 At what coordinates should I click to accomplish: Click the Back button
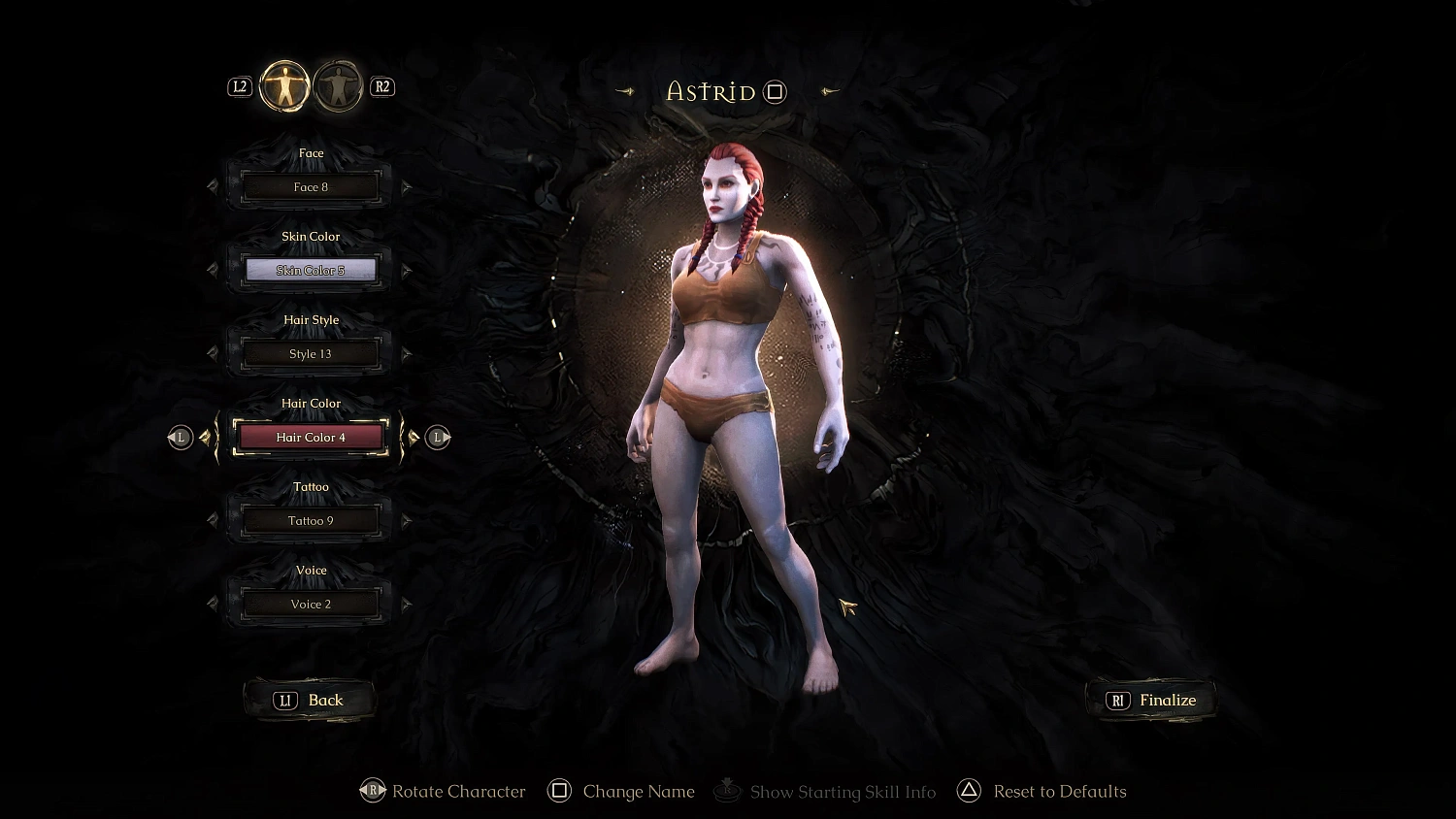(x=310, y=700)
